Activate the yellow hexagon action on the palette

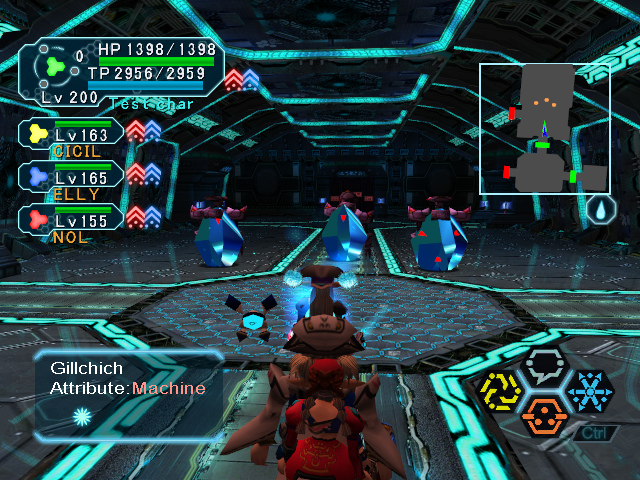click(x=499, y=390)
